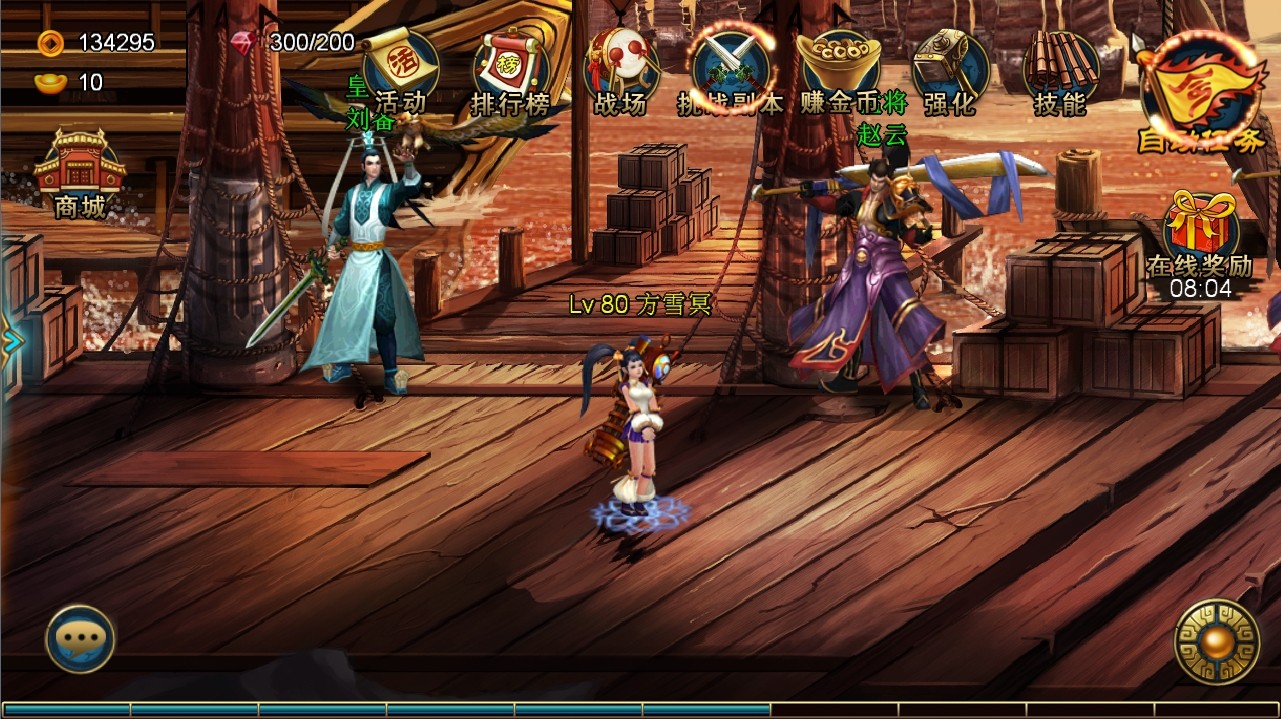This screenshot has height=719, width=1281.
Task: Open the chat bubble button
Action: click(x=80, y=639)
